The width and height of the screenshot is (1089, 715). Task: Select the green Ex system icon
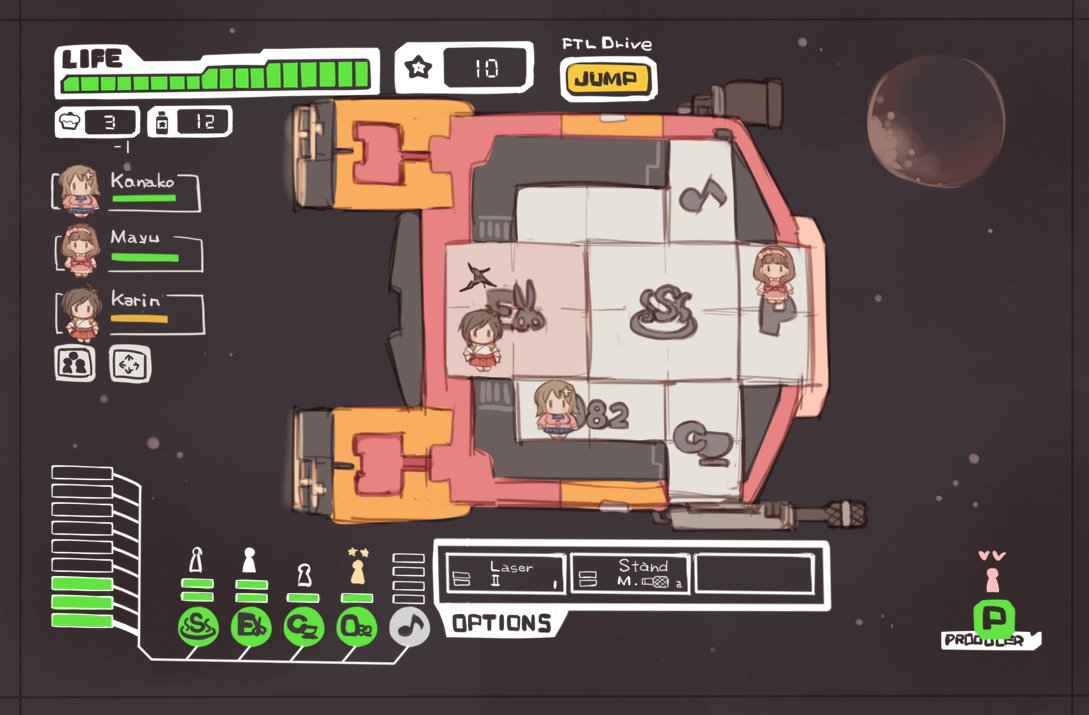tap(250, 627)
